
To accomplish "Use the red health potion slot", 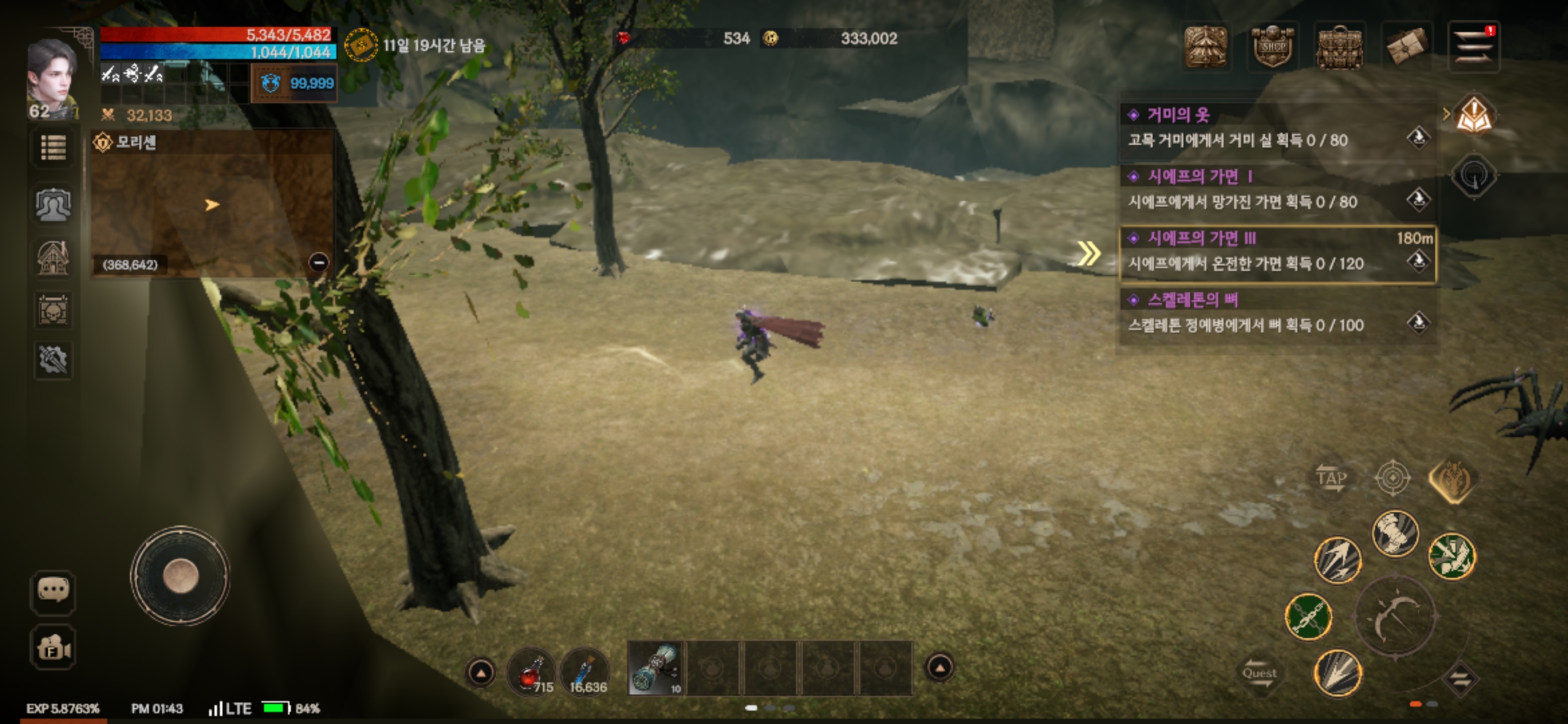I will click(531, 670).
